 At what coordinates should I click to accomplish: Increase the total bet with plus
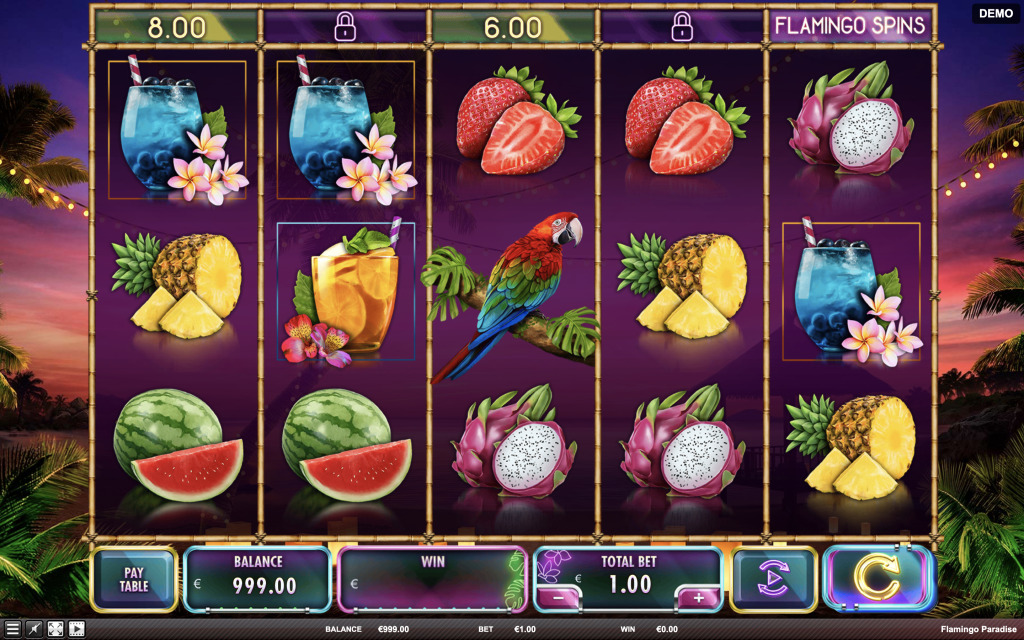(x=698, y=599)
